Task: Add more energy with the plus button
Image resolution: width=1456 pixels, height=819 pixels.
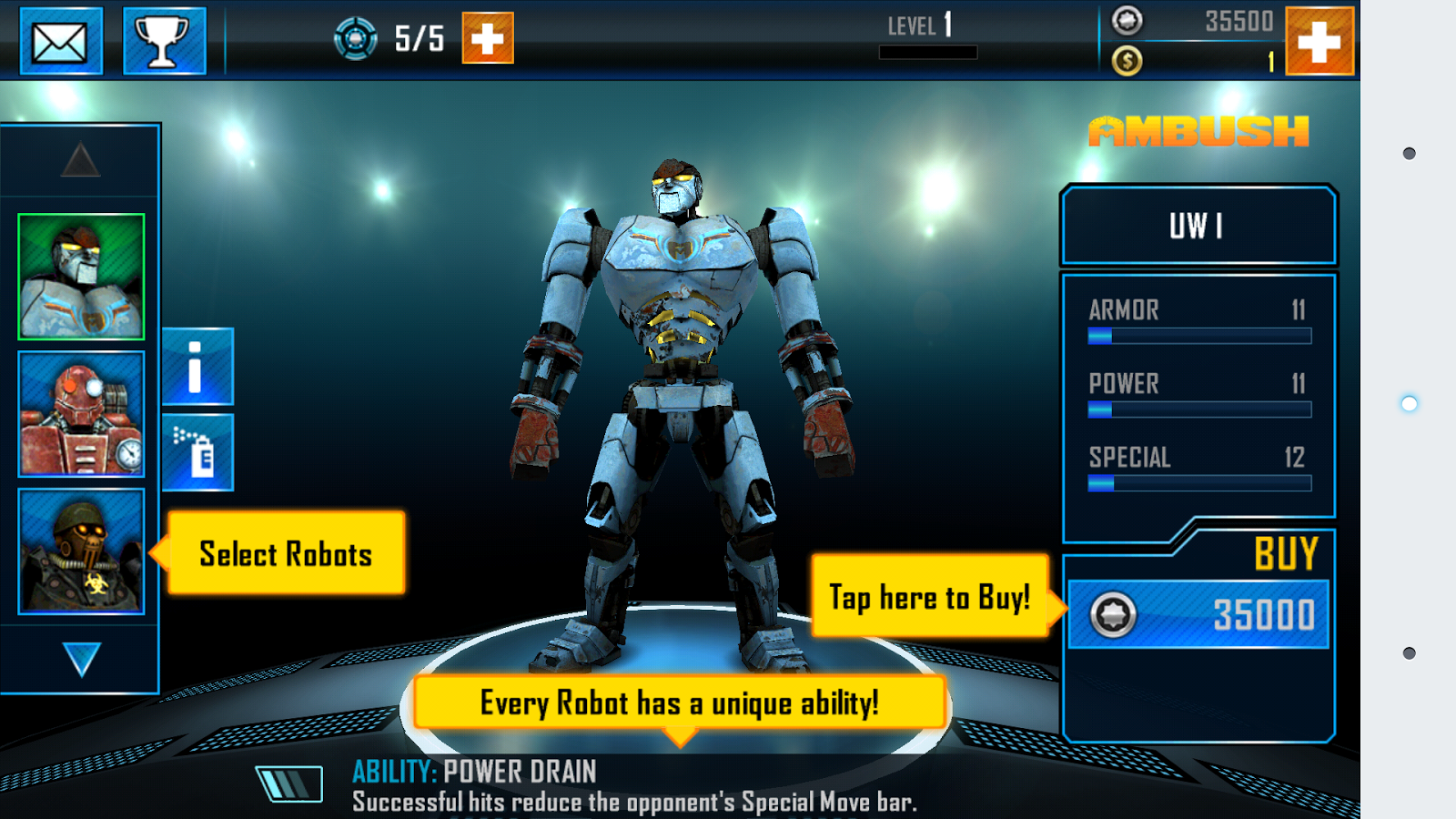Action: tap(488, 38)
